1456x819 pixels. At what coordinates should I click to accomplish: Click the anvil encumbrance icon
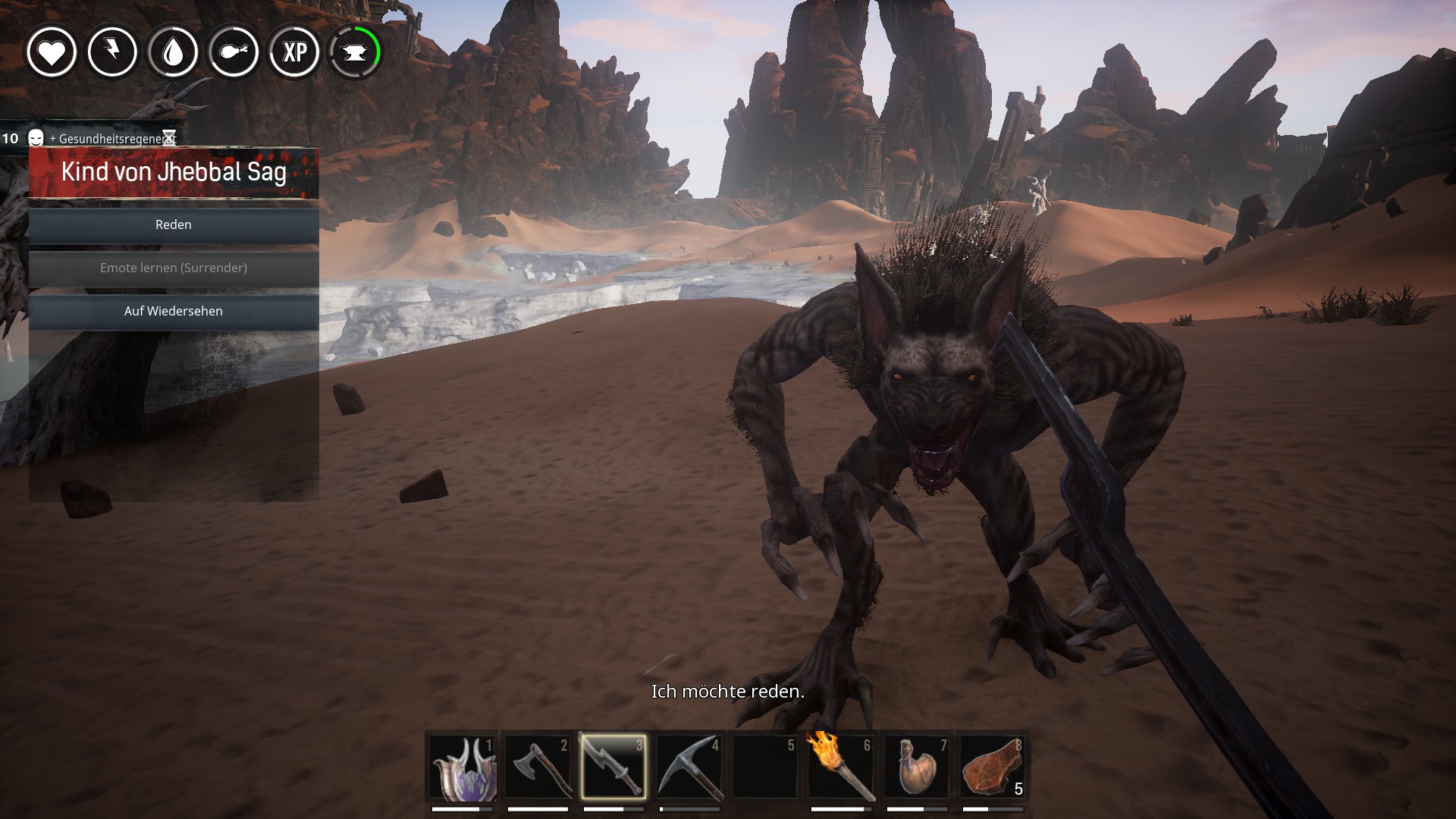pyautogui.click(x=355, y=52)
